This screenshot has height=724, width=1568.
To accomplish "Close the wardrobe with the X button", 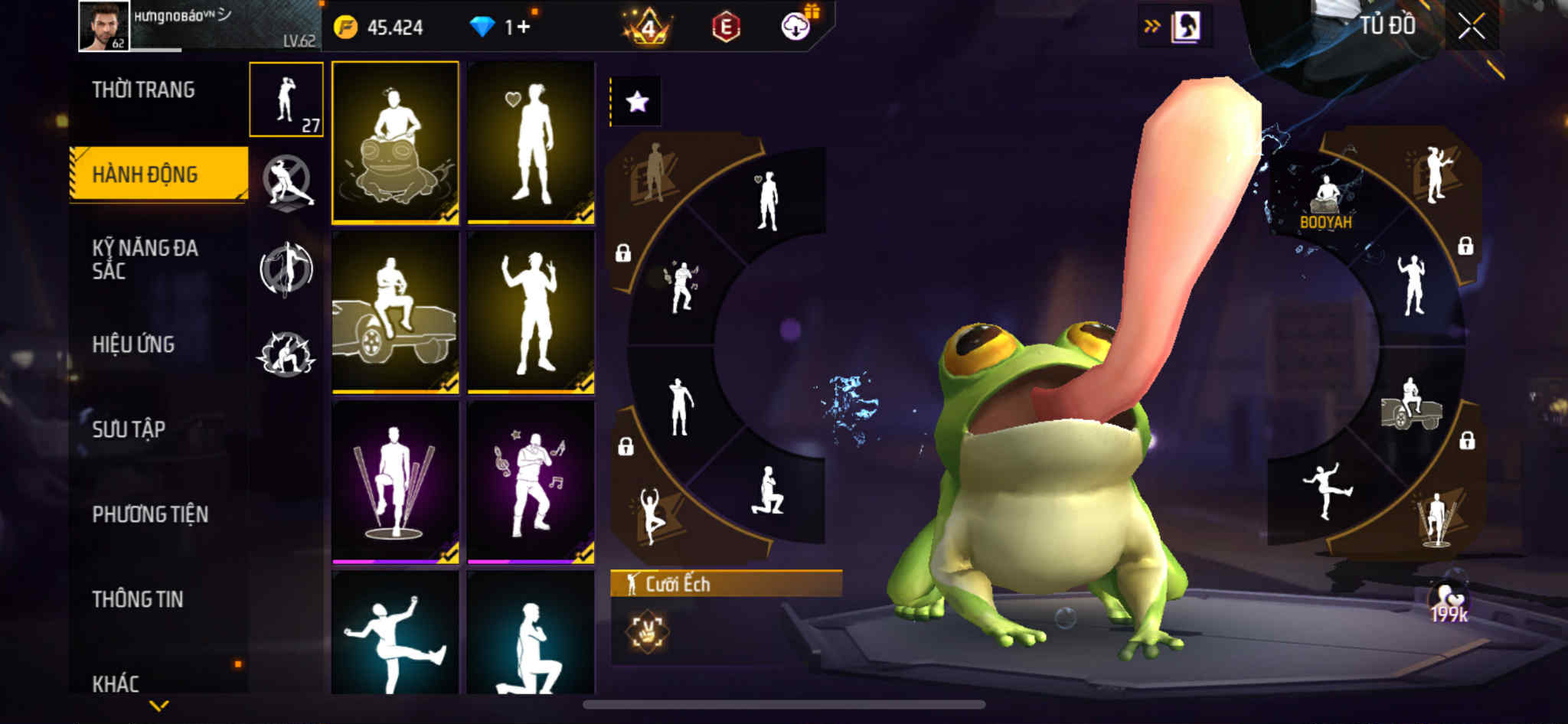I will (1471, 27).
